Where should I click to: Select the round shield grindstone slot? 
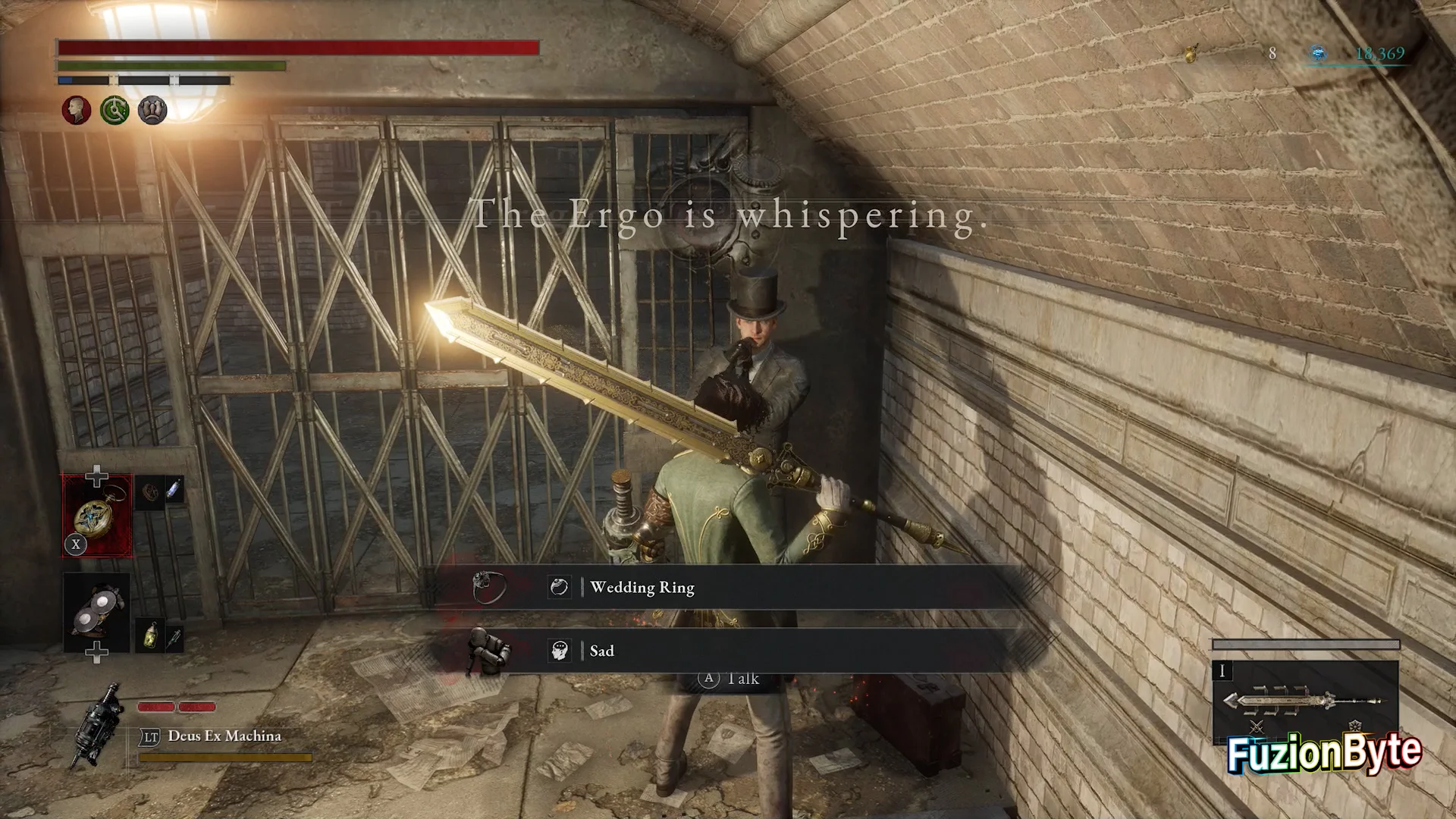tap(97, 612)
